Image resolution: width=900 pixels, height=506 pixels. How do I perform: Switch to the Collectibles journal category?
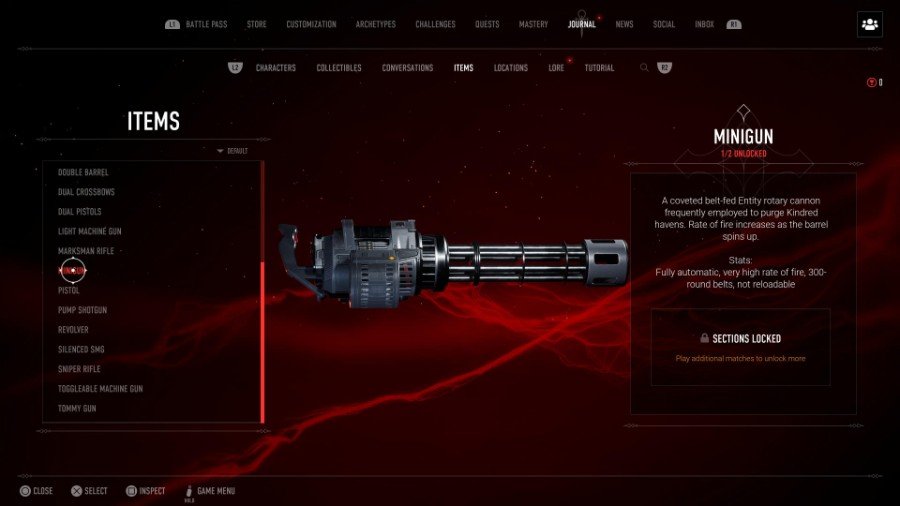339,68
